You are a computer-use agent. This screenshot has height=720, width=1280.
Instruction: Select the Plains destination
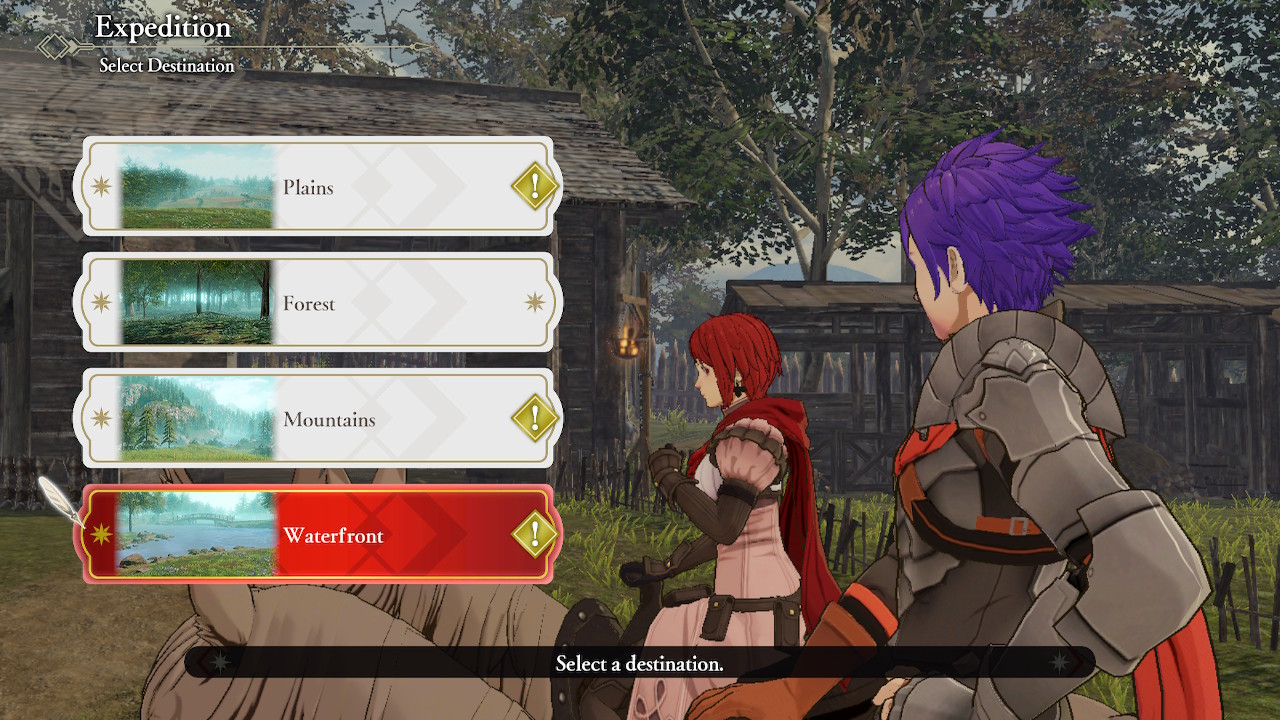[330, 186]
